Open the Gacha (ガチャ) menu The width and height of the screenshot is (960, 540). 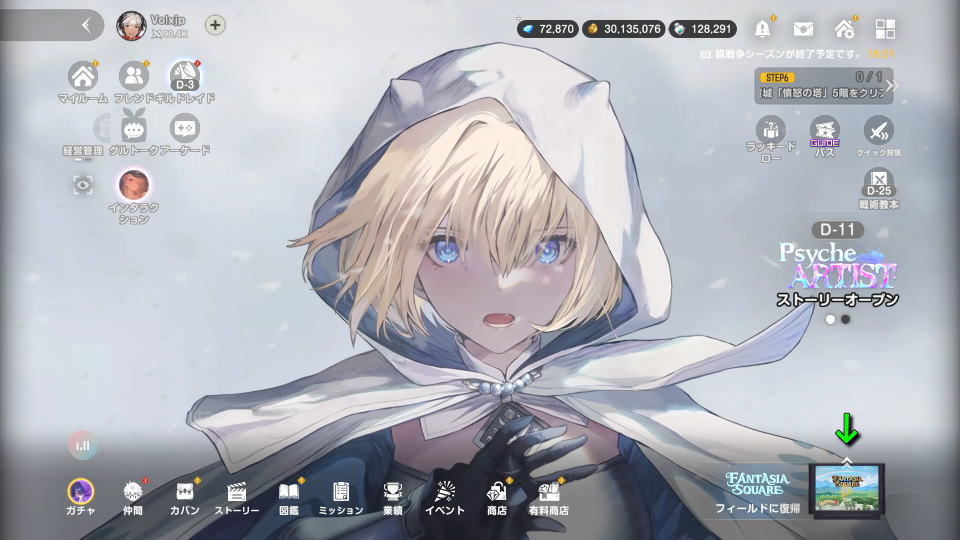pyautogui.click(x=80, y=492)
